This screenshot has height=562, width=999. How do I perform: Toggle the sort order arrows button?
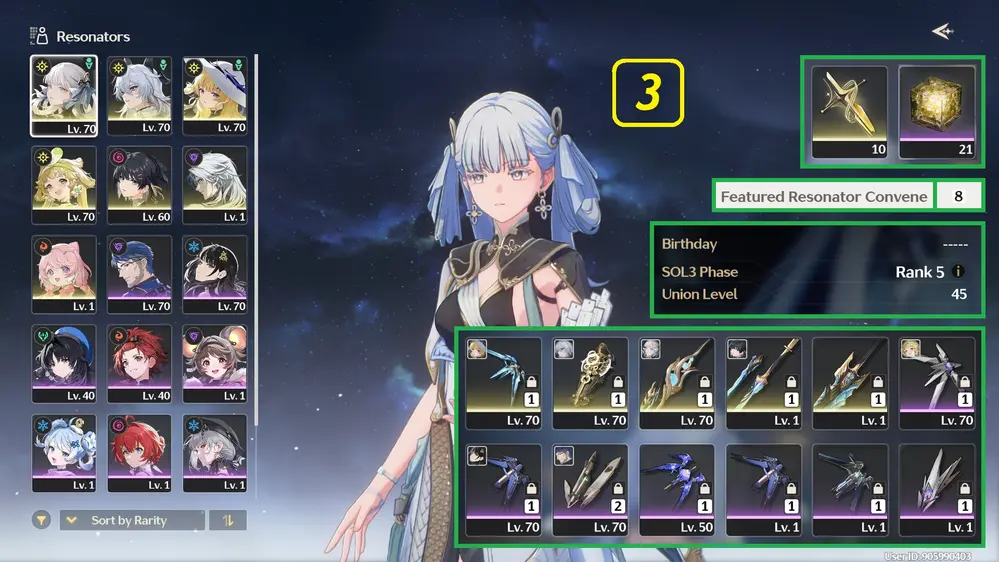pyautogui.click(x=228, y=520)
